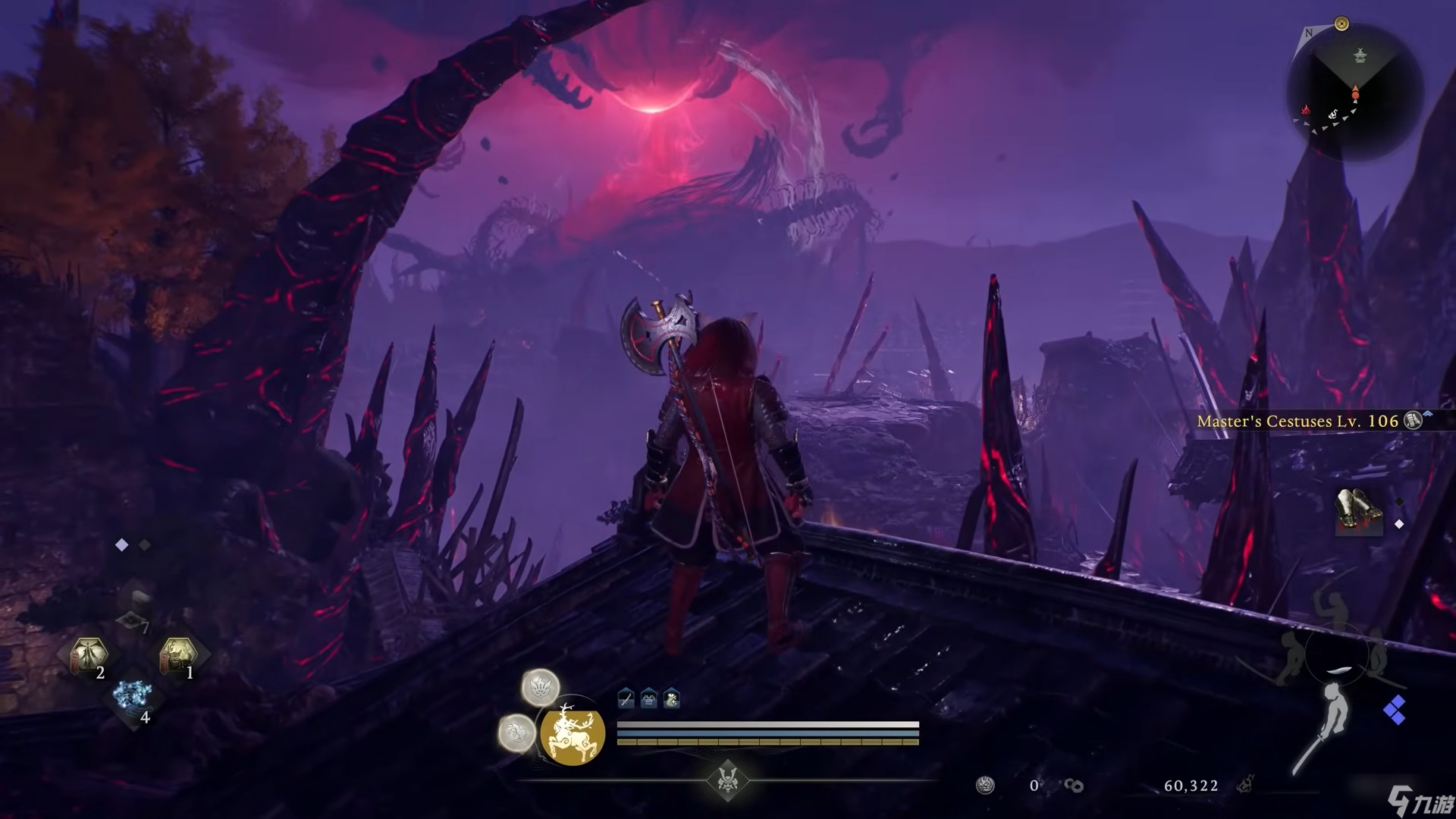Activate the golden deer guardian spirit
Screen dimensions: 1456x819
[573, 734]
